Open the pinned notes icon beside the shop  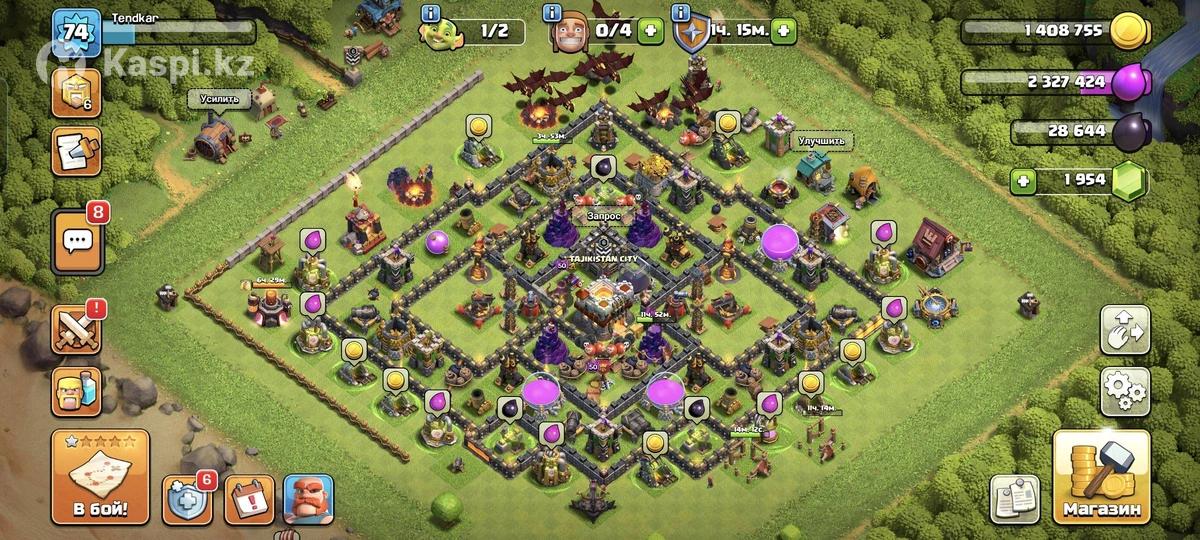point(1015,499)
